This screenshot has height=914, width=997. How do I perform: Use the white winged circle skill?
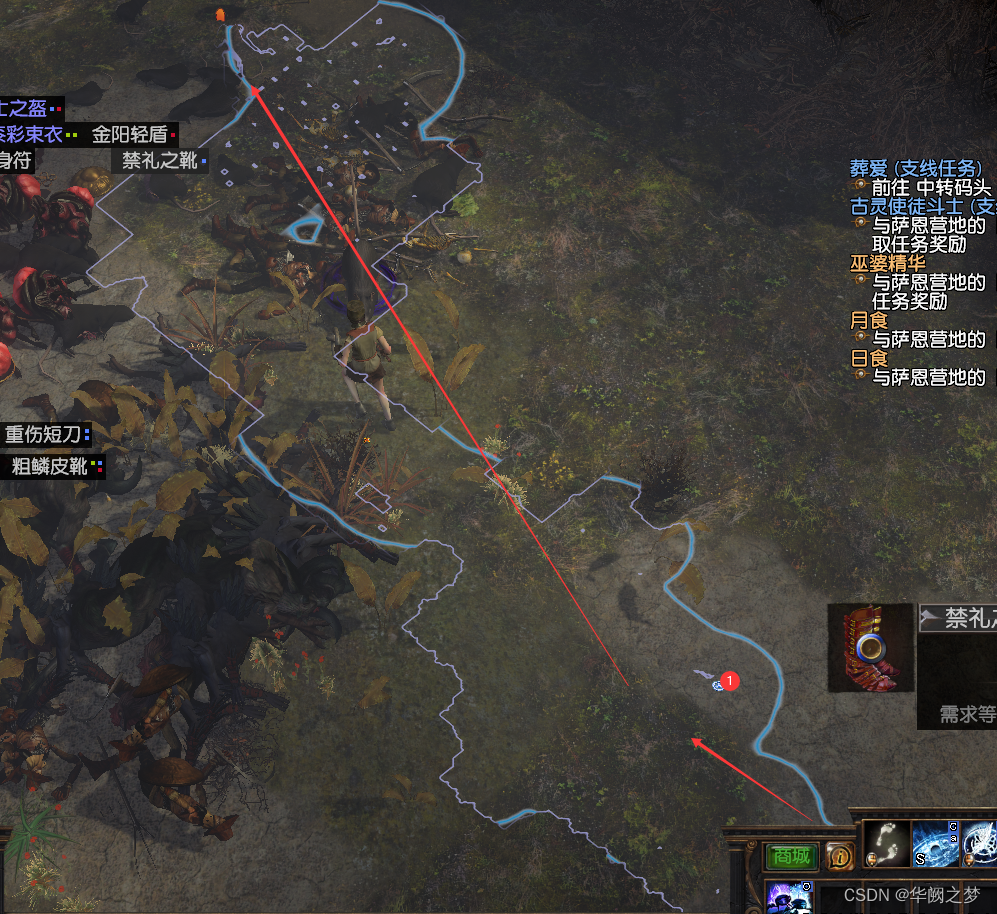[x=981, y=843]
